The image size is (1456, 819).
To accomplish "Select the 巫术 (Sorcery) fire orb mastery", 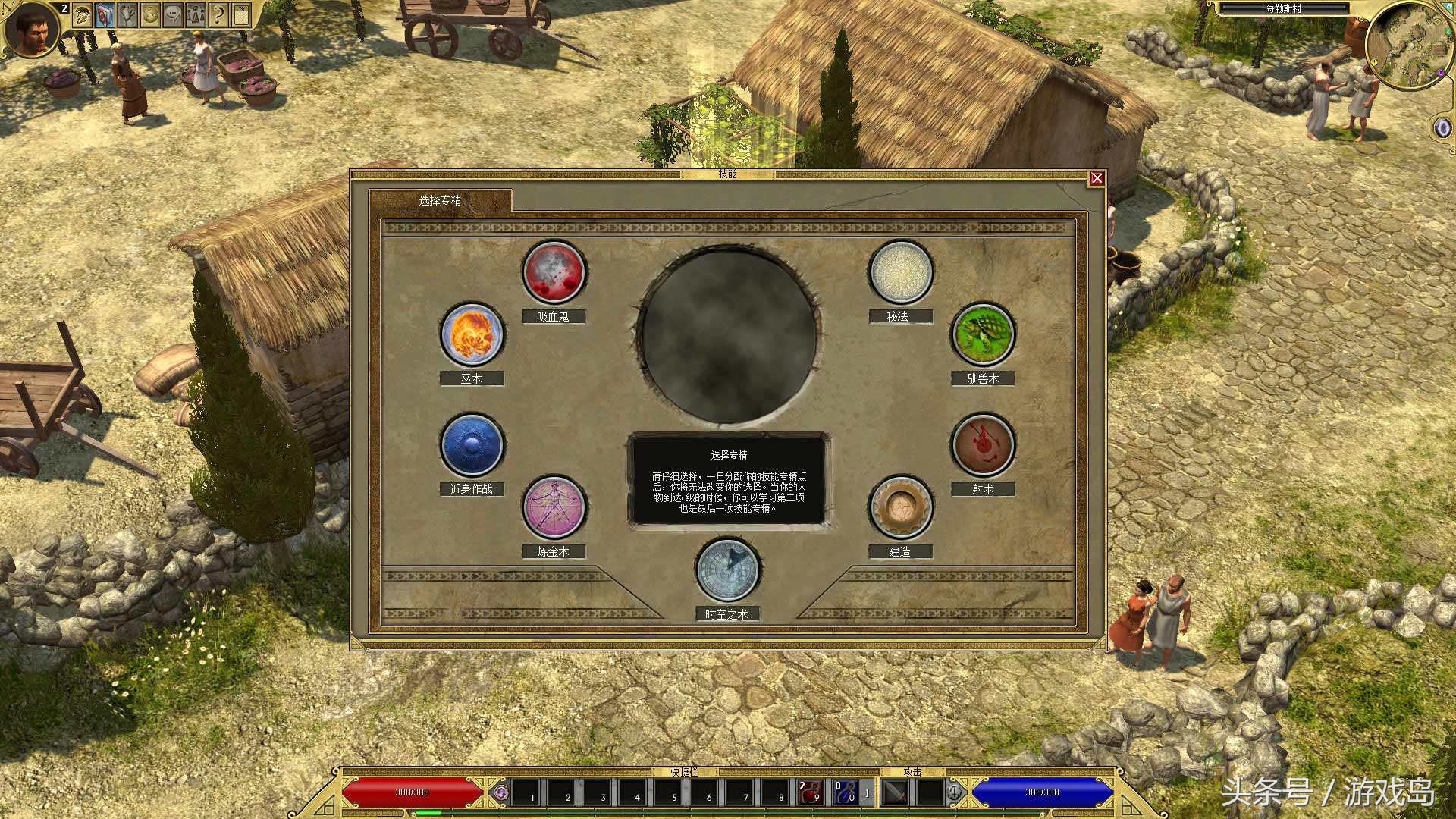I will pos(472,334).
